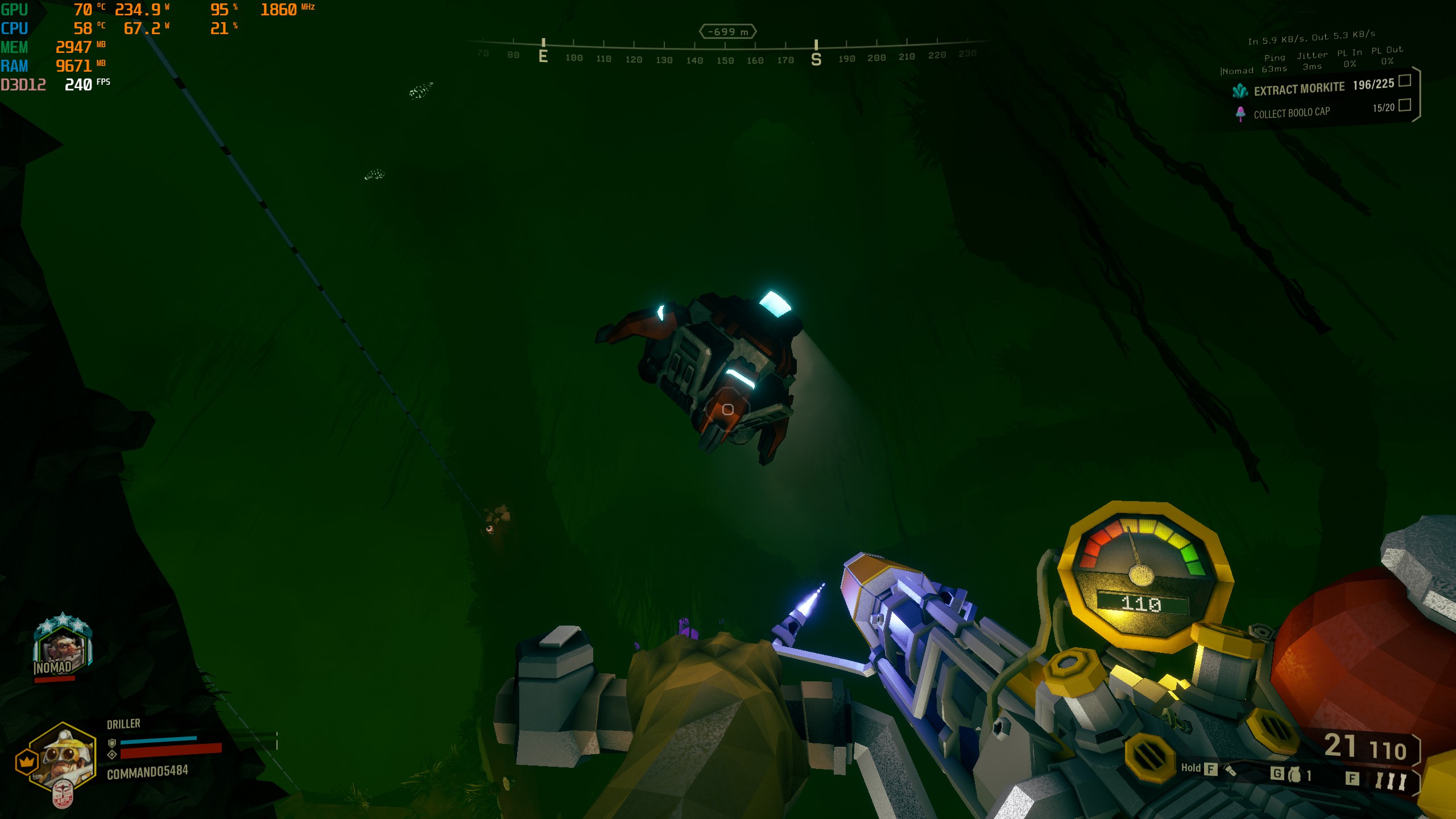Select the Extract Morkite objective
The height and width of the screenshot is (819, 1456).
tap(1299, 89)
